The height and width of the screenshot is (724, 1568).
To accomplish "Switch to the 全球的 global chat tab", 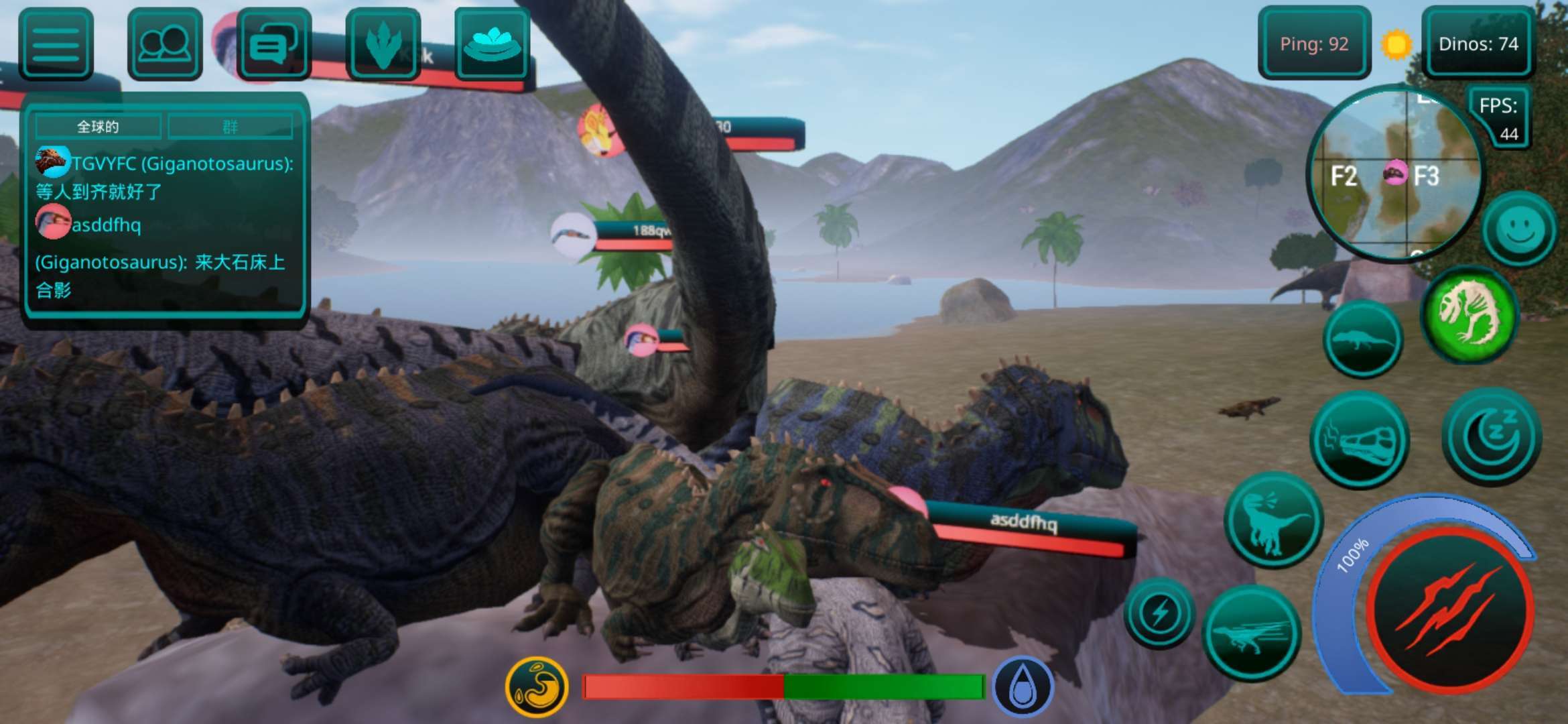I will click(98, 127).
